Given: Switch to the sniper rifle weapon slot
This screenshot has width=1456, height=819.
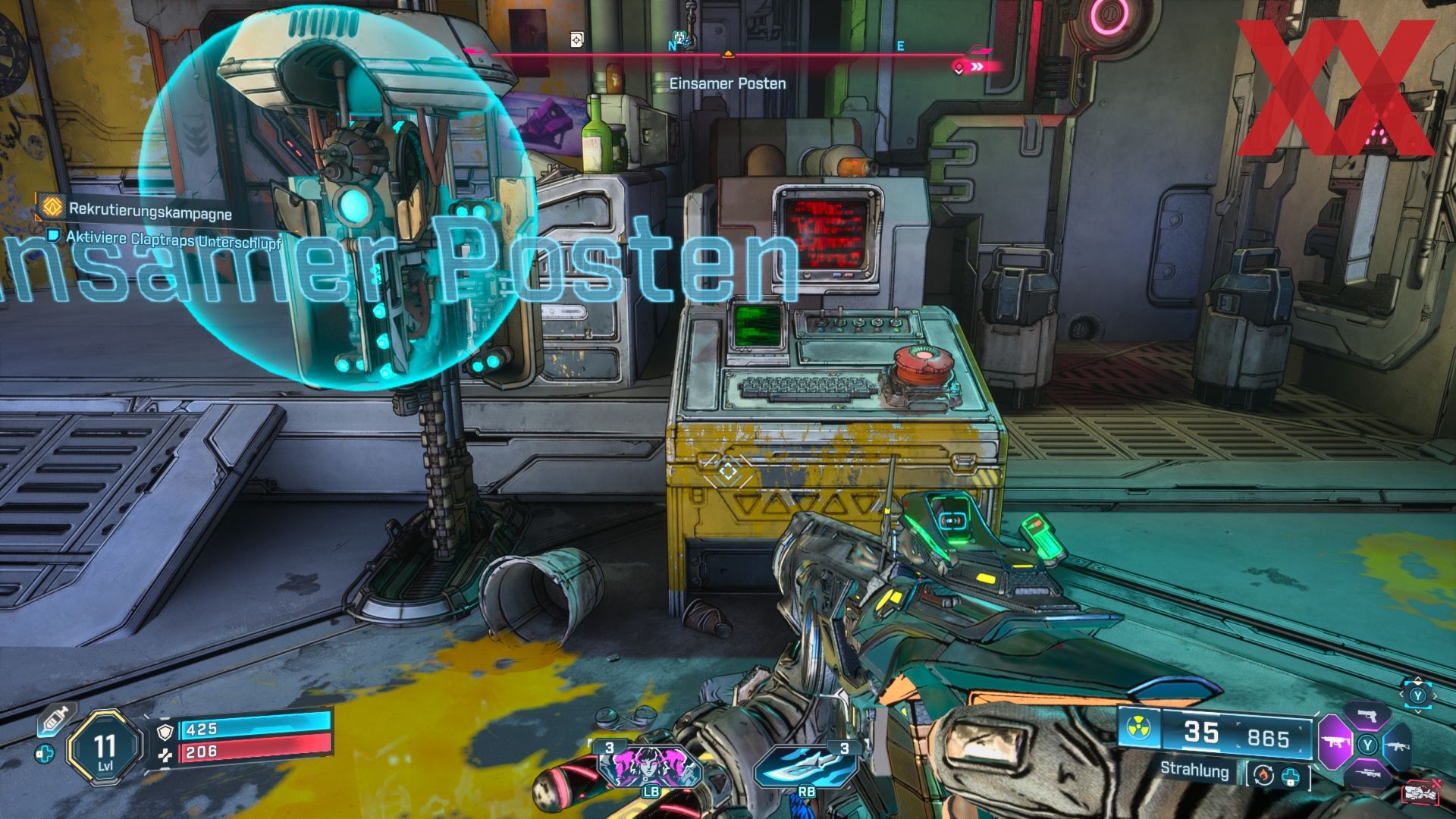Looking at the screenshot, I should (x=1367, y=773).
